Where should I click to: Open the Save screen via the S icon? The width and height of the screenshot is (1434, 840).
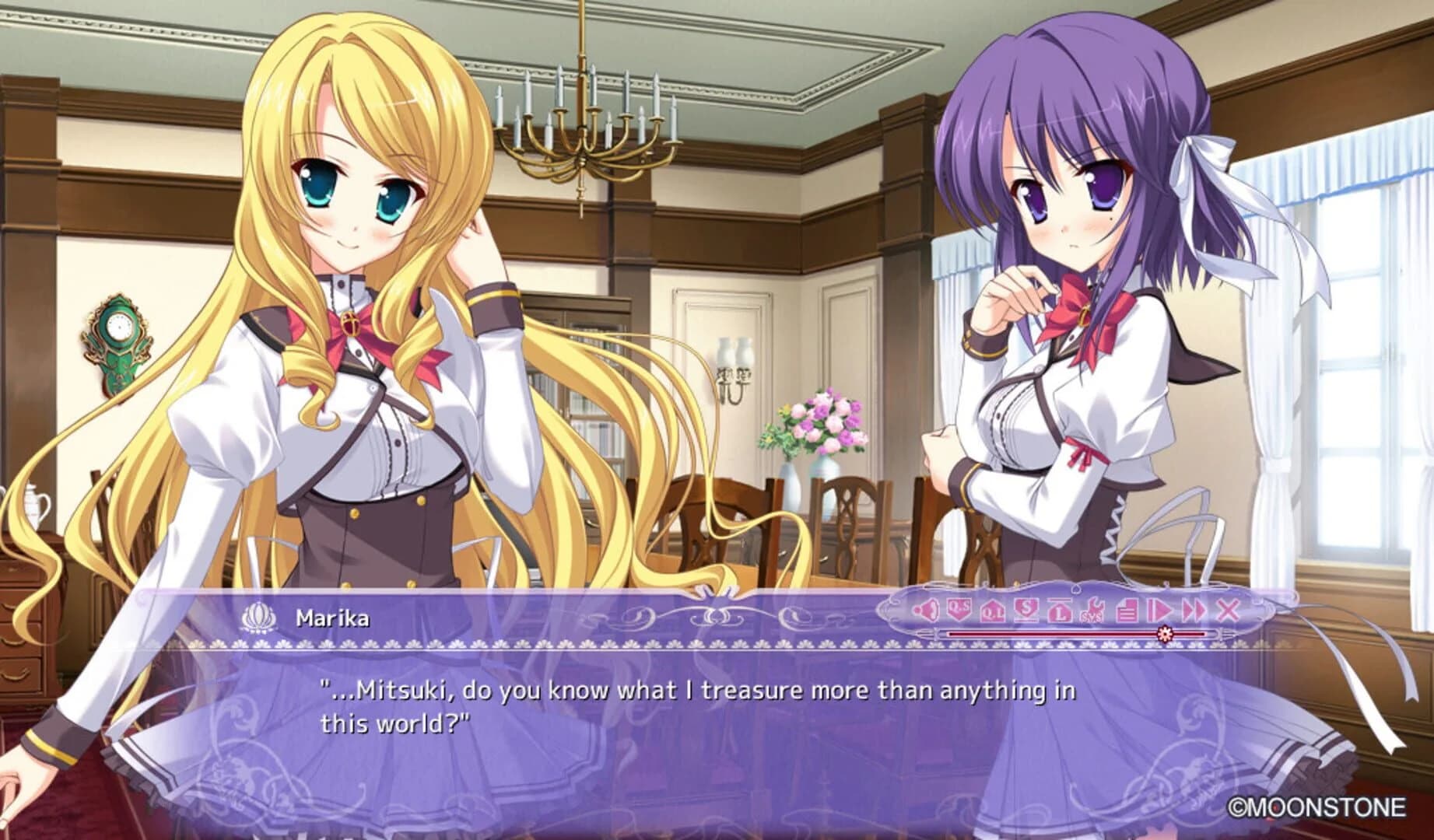pyautogui.click(x=1026, y=609)
